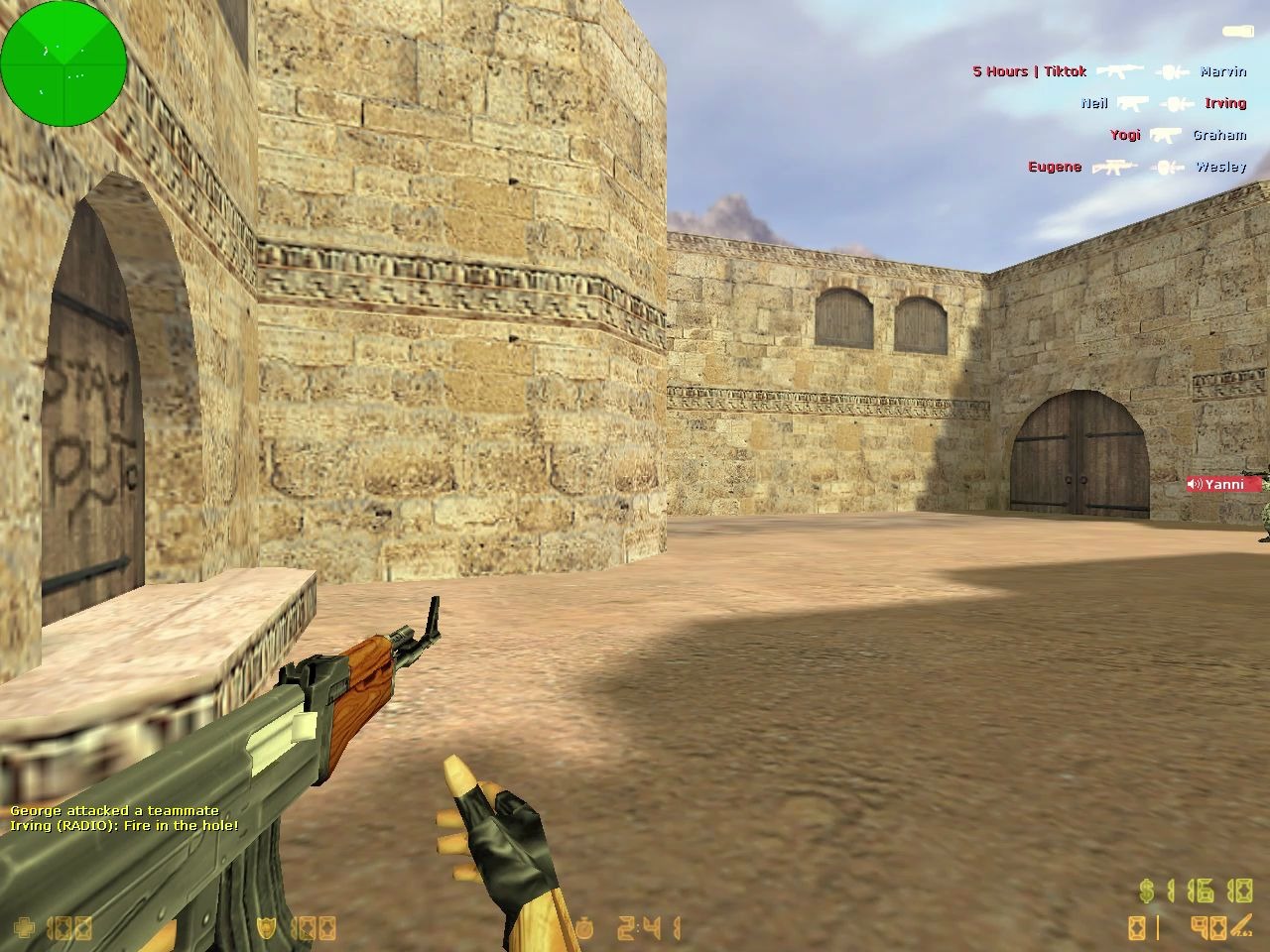Select the health cross icon on the HUD
Image resolution: width=1270 pixels, height=952 pixels.
25,929
